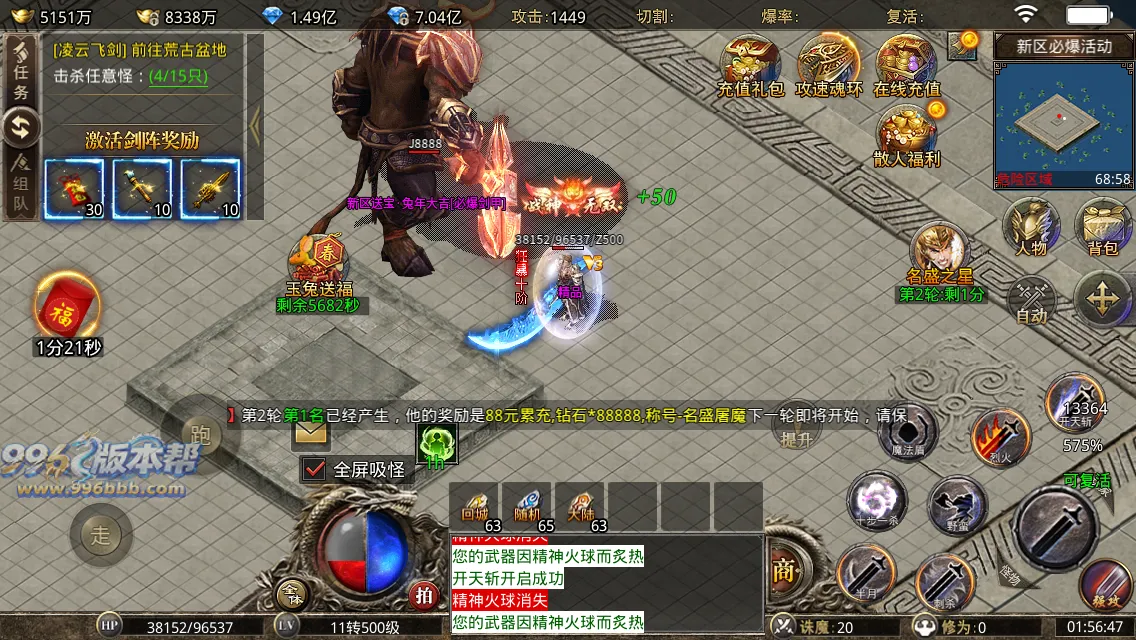Open the red 福 envelope
The height and width of the screenshot is (640, 1136).
[67, 307]
